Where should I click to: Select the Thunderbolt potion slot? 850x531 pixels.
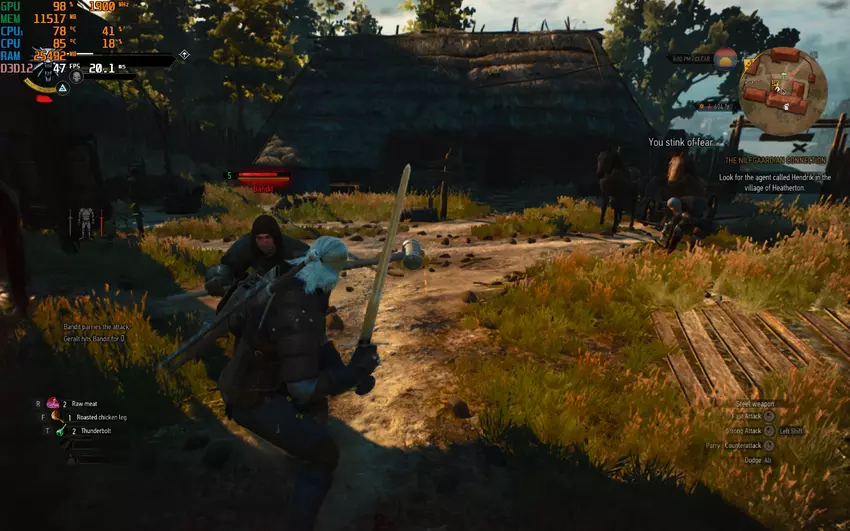click(x=60, y=431)
